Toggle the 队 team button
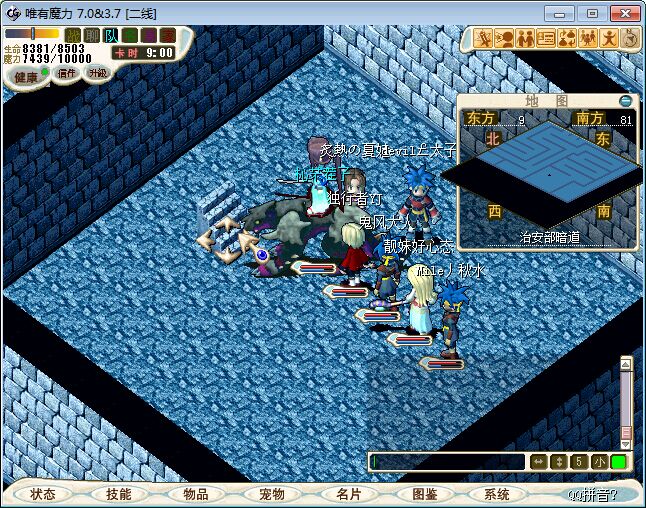The image size is (646, 508). pyautogui.click(x=110, y=35)
